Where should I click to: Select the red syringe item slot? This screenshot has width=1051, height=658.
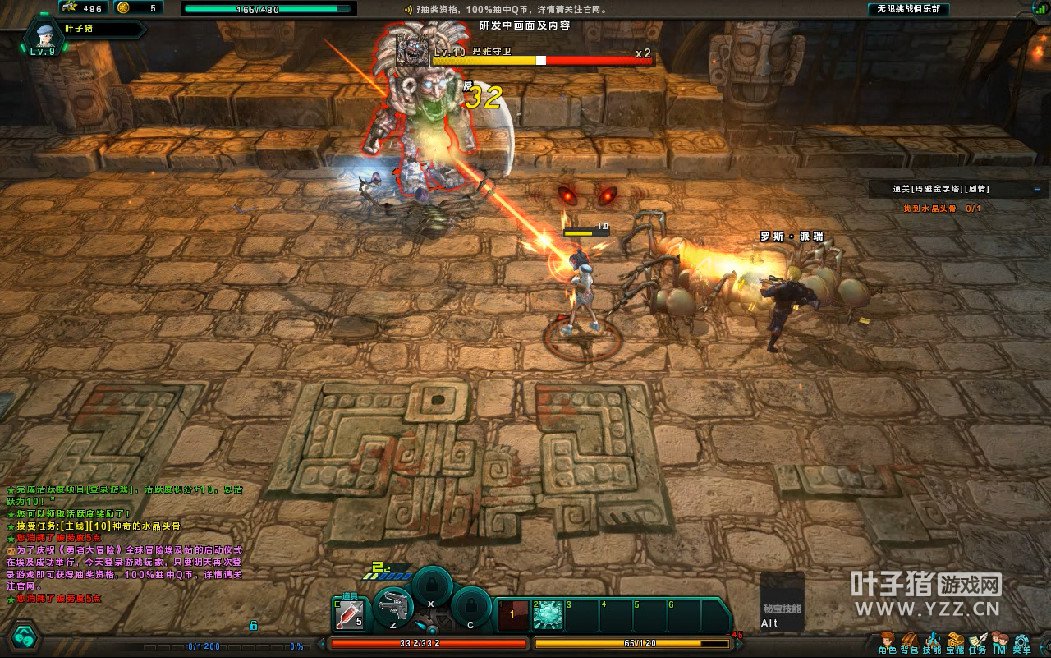coord(349,614)
